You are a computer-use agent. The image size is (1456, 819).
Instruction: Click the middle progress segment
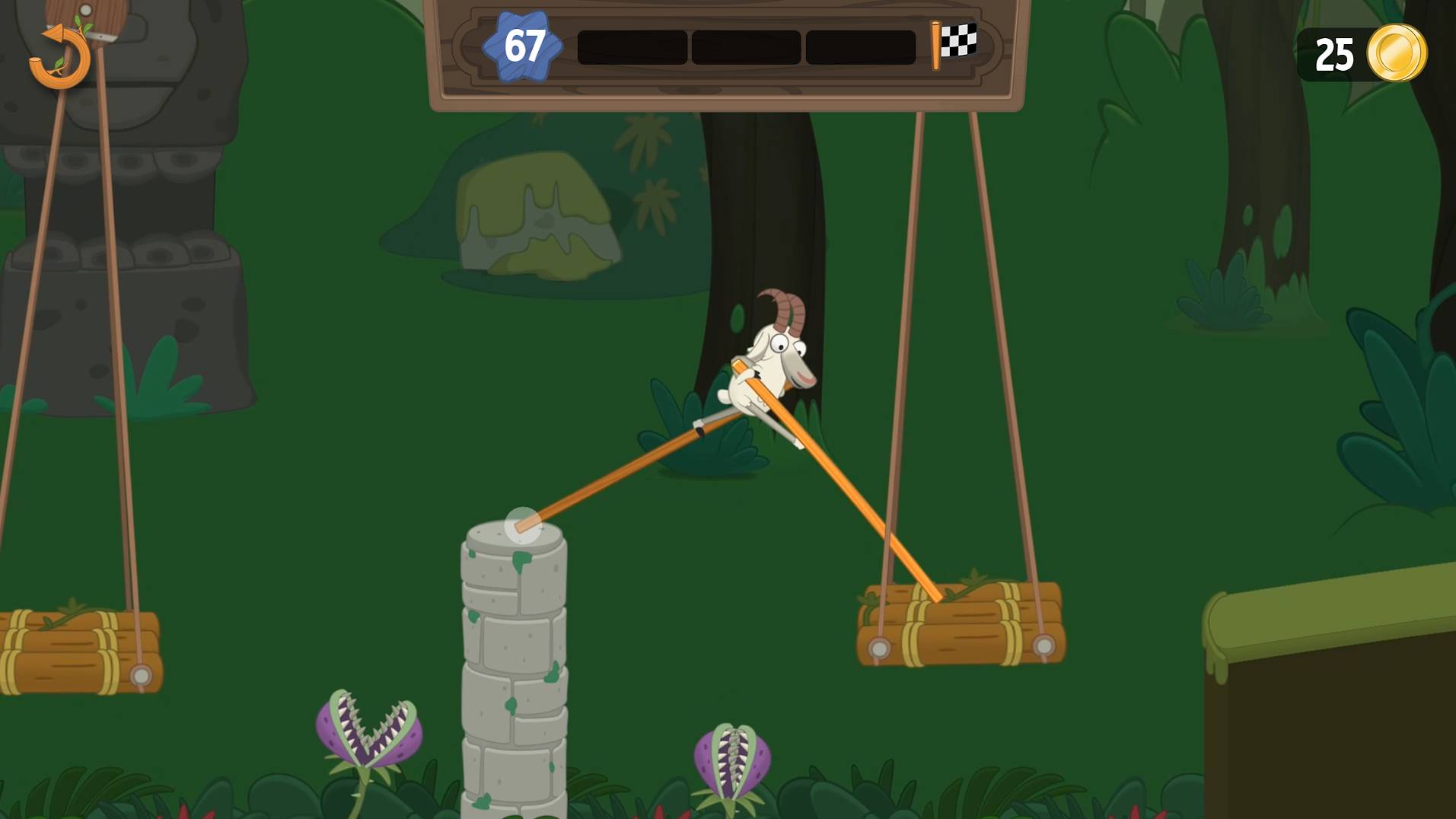pos(746,46)
